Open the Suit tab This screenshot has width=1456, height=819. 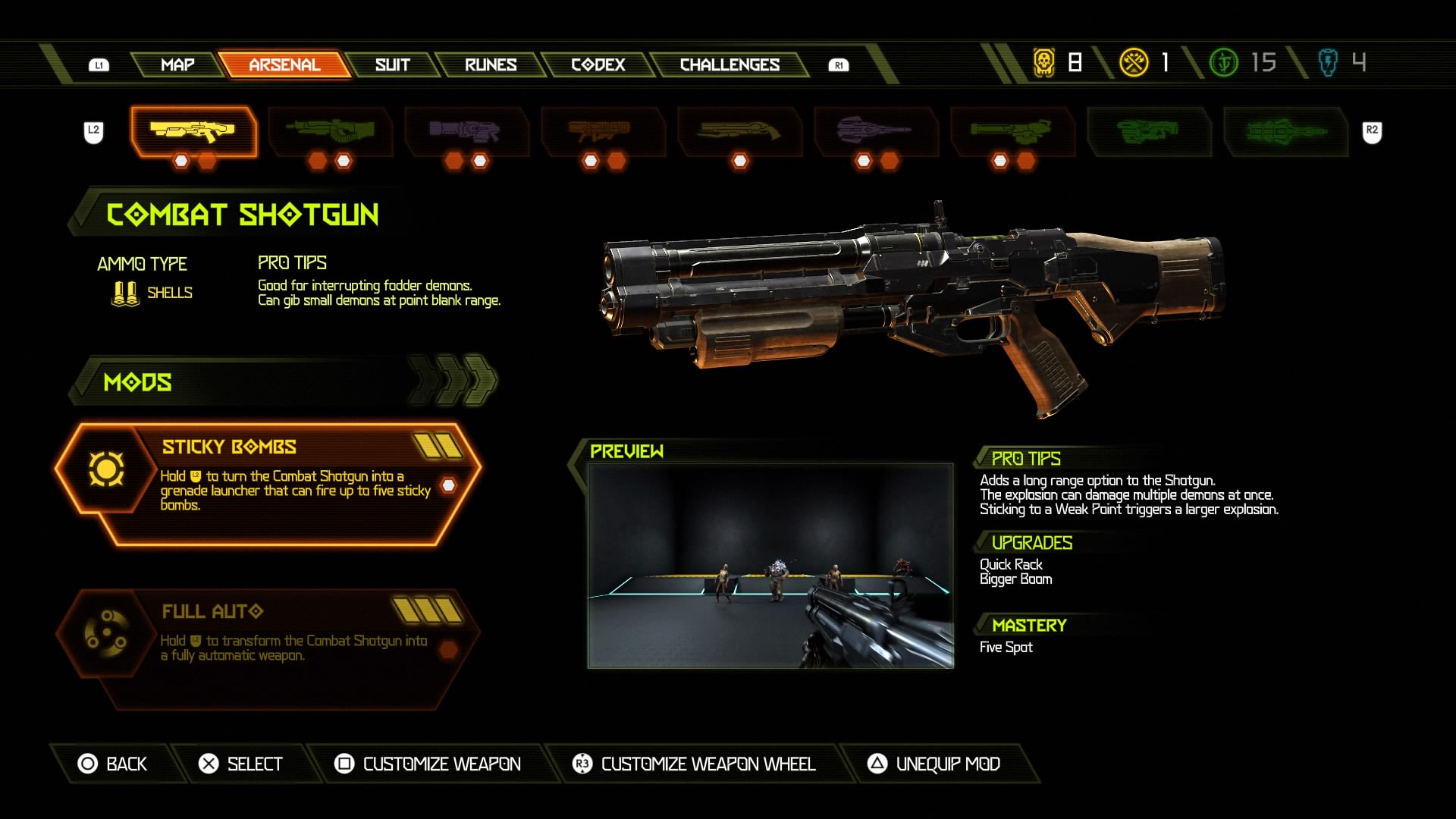tap(392, 65)
